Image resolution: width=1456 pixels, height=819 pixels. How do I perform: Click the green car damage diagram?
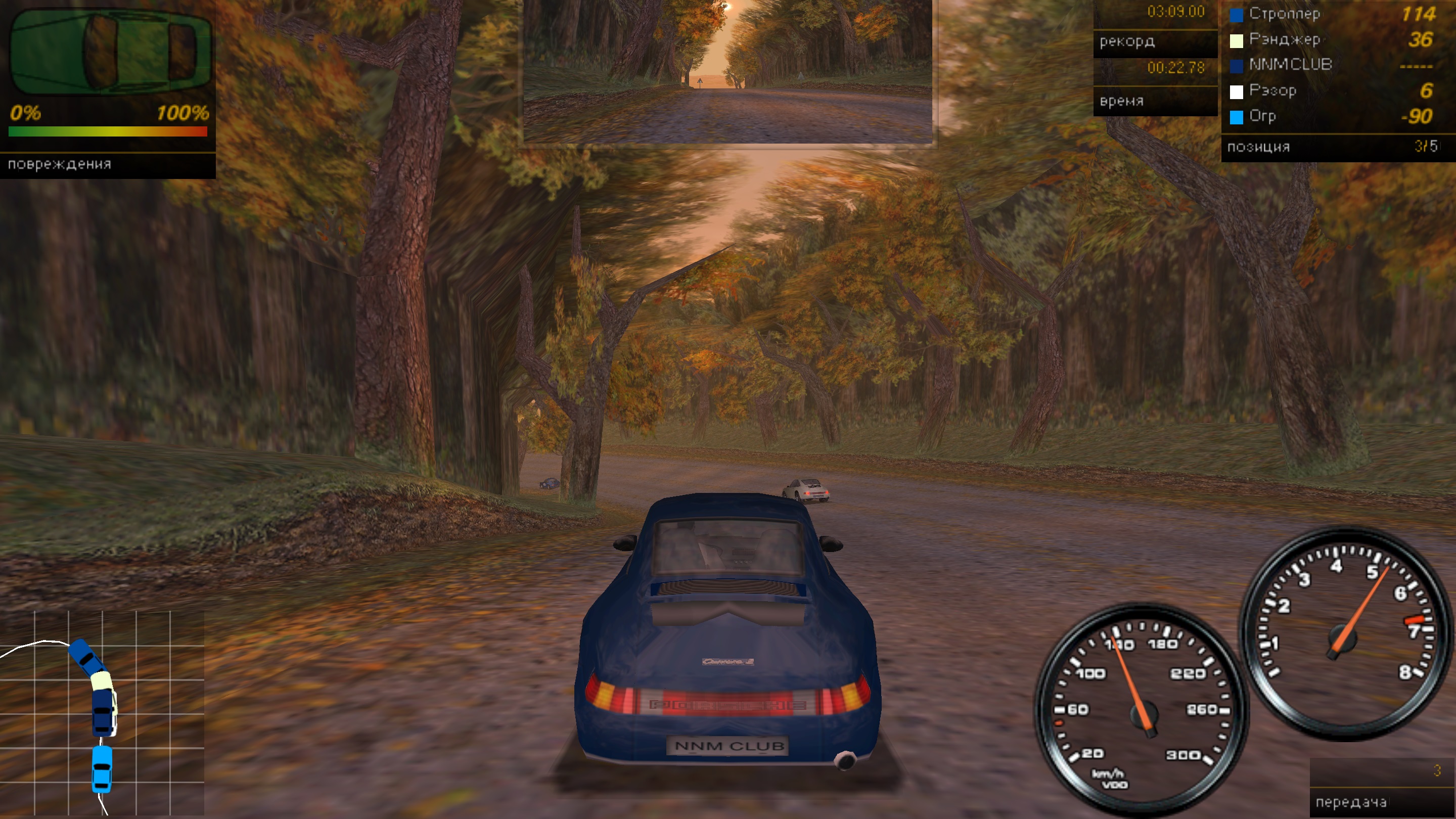click(x=110, y=52)
